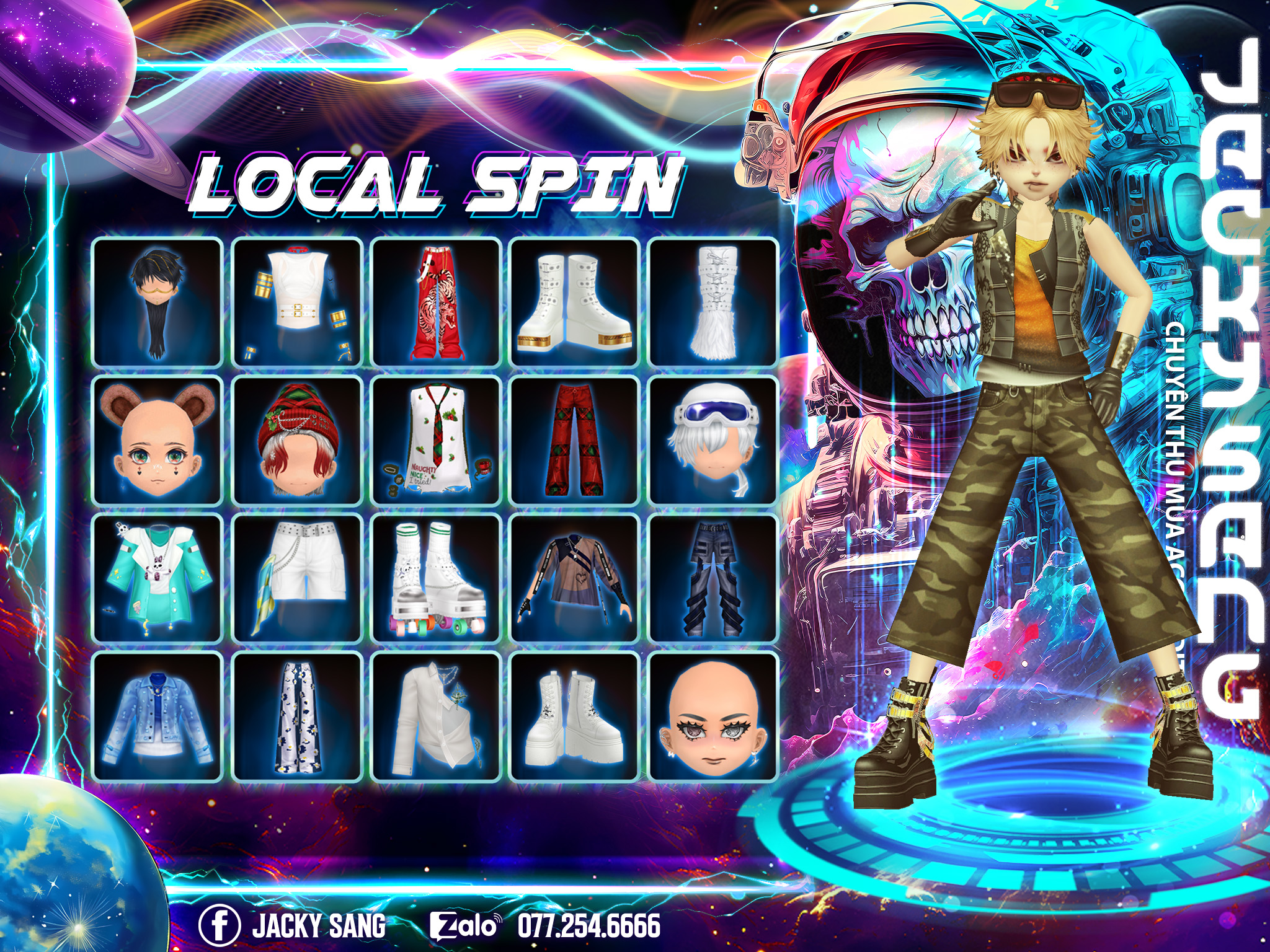Choose the brown top with black straps
This screenshot has height=952, width=1270.
click(x=575, y=578)
